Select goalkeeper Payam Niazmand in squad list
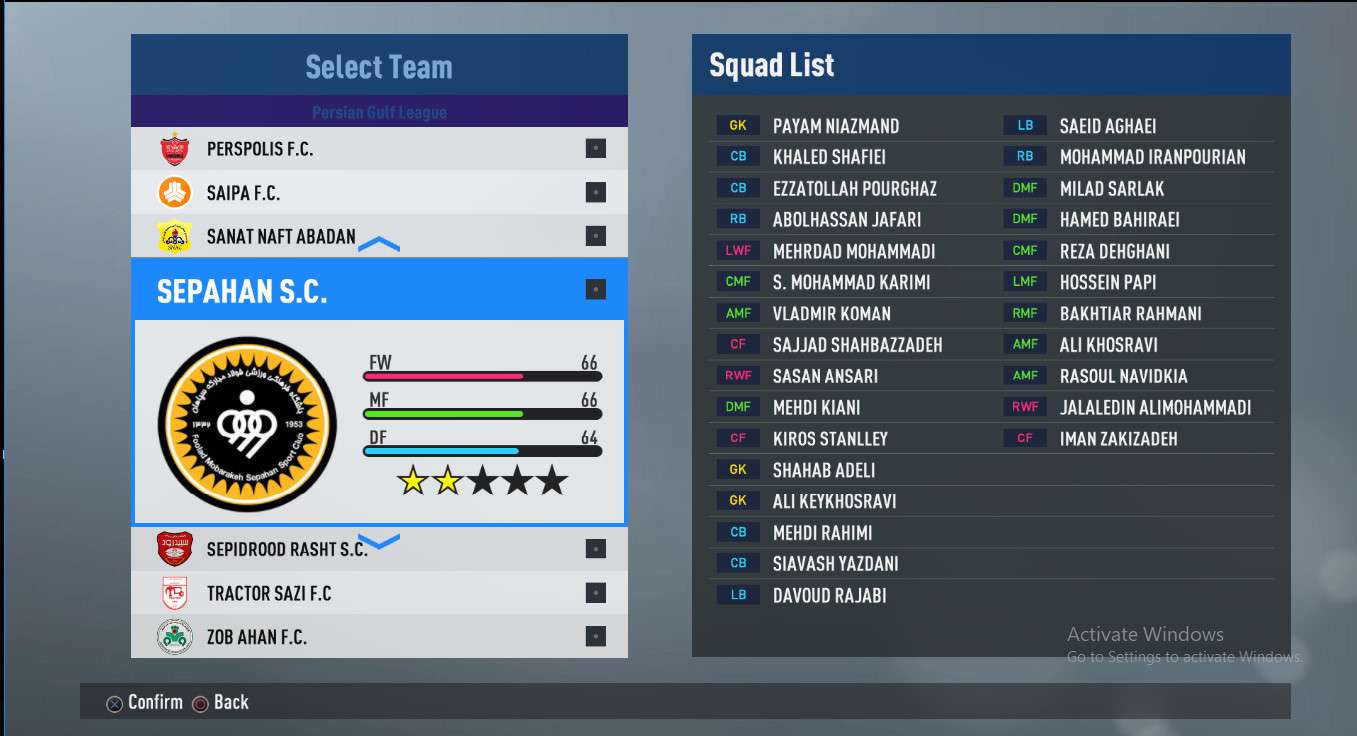The height and width of the screenshot is (736, 1357). click(835, 126)
